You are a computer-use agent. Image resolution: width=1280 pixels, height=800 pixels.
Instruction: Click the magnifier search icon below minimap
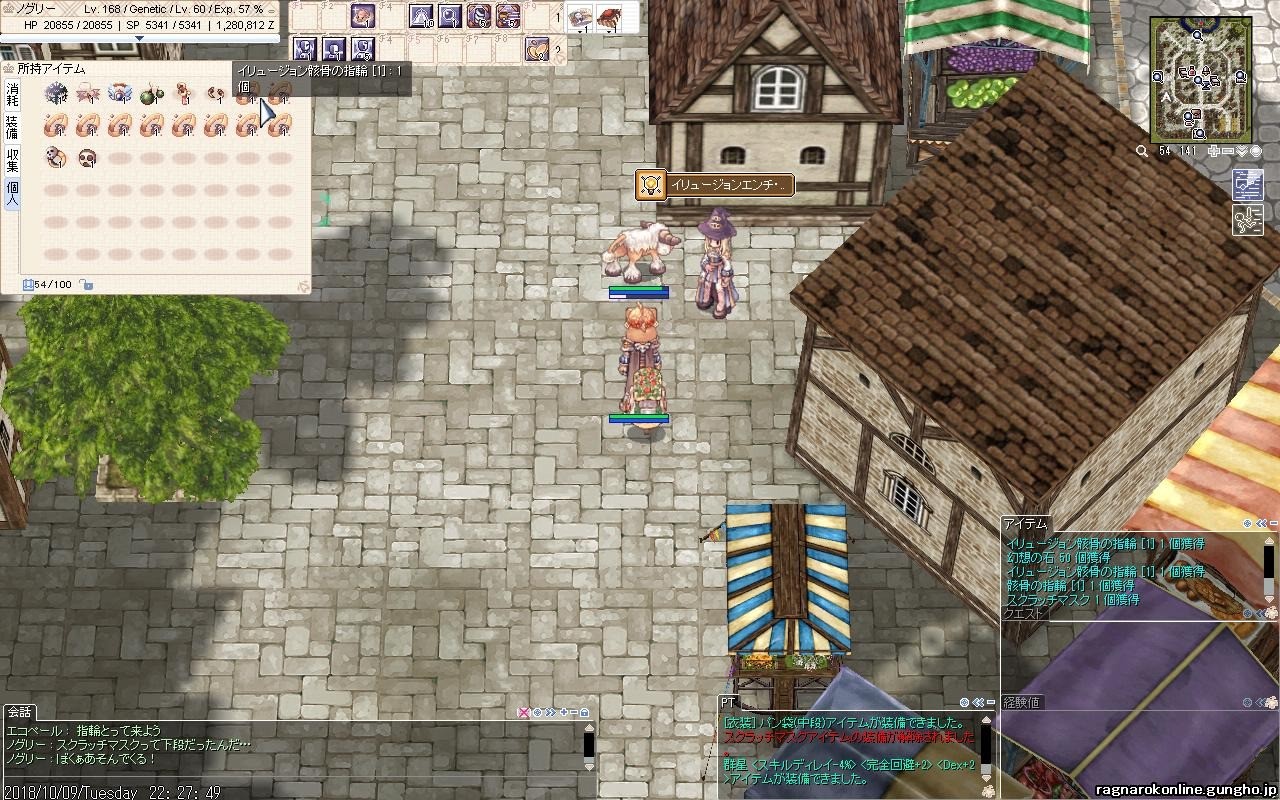1142,151
